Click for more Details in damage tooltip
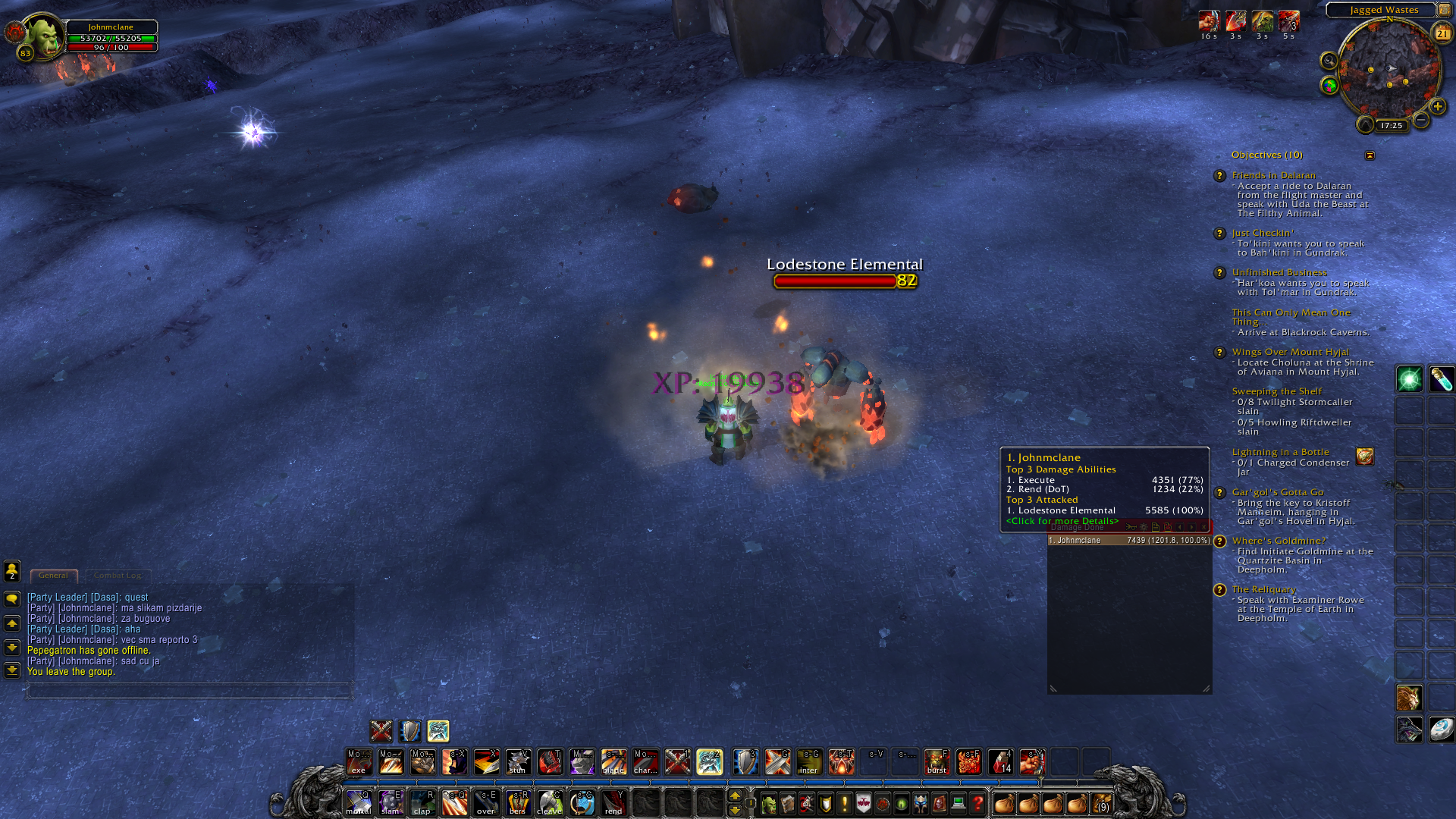The width and height of the screenshot is (1456, 819). point(1062,521)
